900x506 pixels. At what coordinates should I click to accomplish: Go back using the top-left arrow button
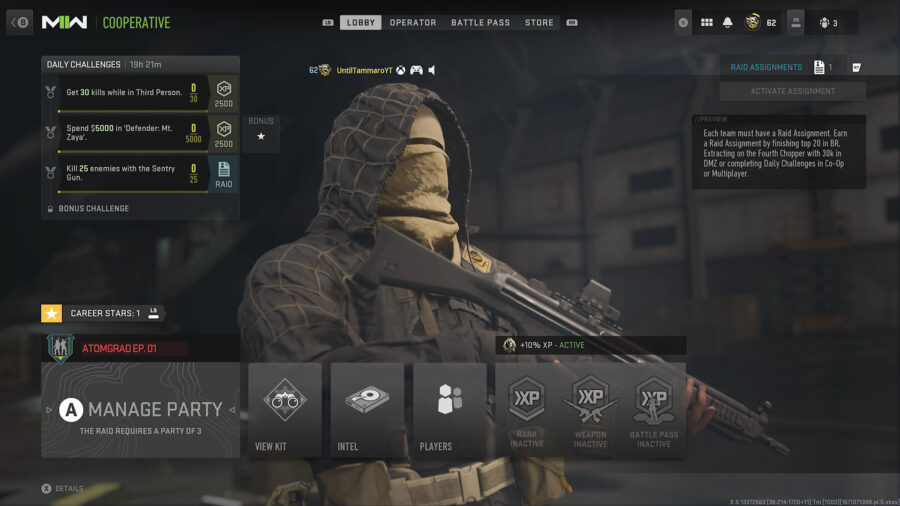coord(20,22)
